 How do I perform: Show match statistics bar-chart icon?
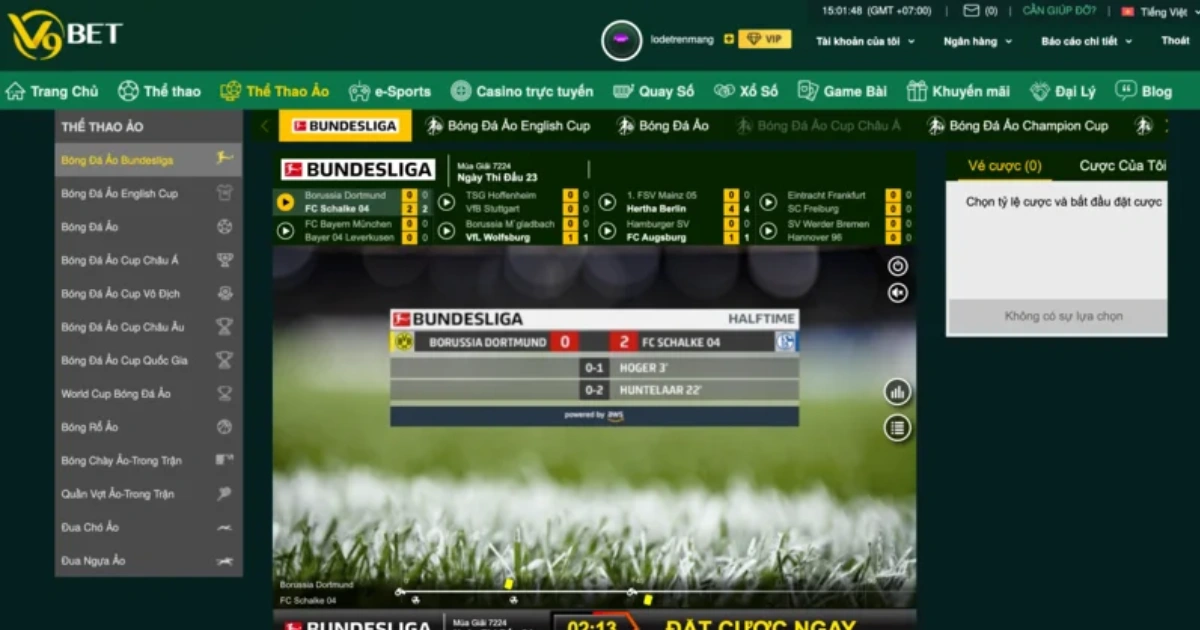tap(897, 392)
